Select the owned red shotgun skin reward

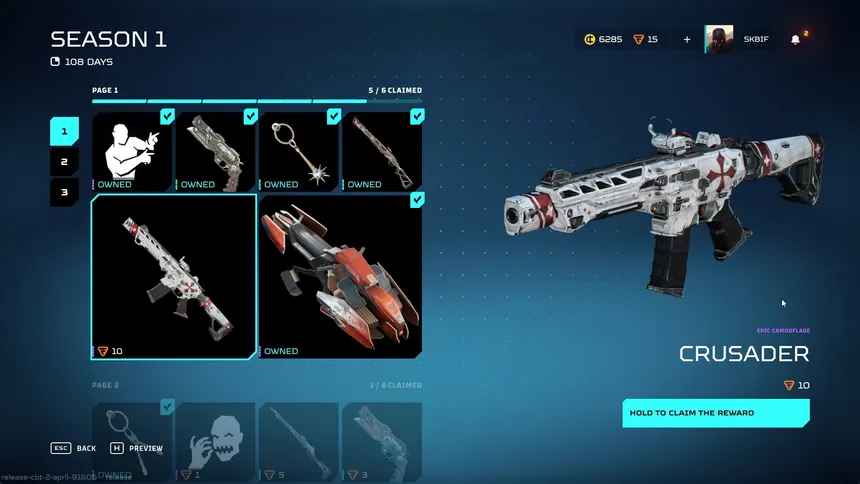pyautogui.click(x=382, y=151)
